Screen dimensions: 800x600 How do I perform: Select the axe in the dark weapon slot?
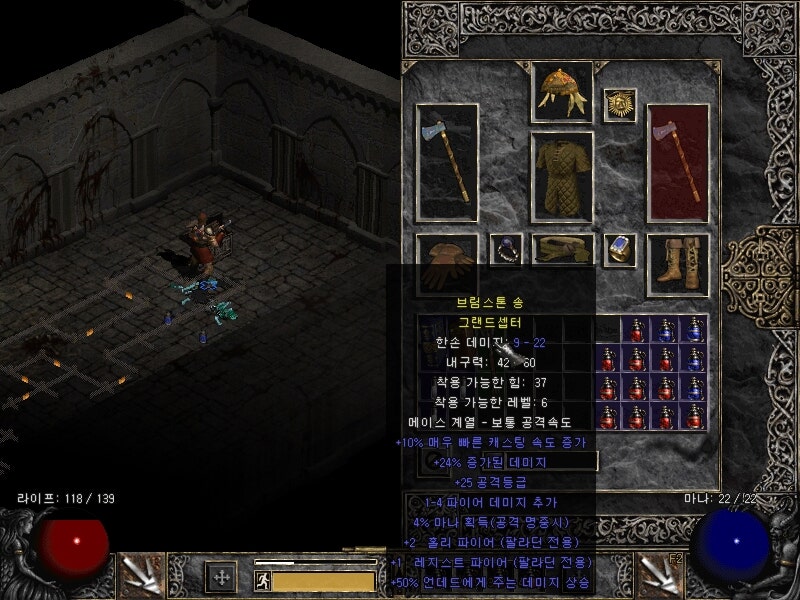(446, 161)
